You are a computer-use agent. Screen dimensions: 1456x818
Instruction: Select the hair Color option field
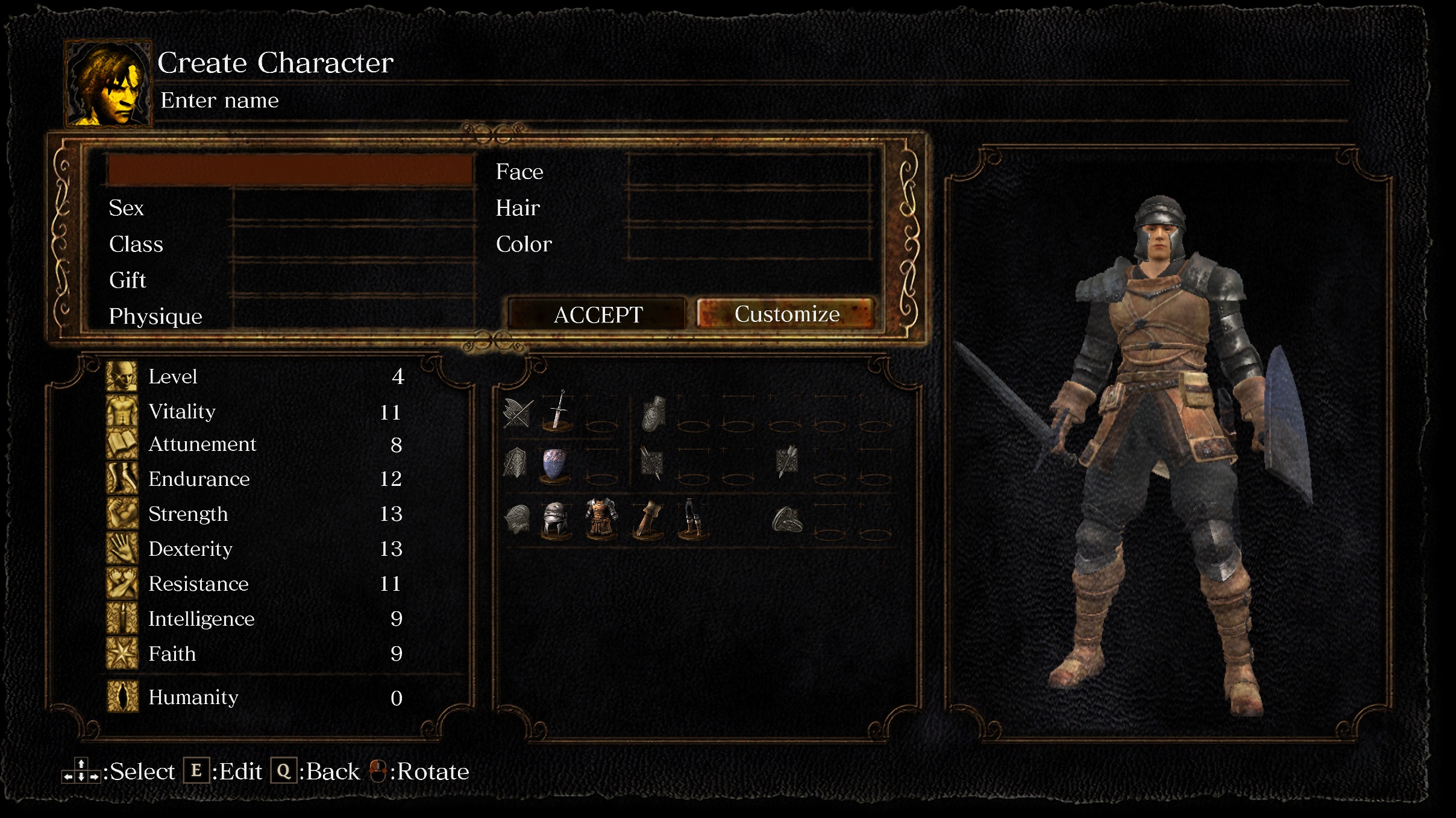[749, 244]
